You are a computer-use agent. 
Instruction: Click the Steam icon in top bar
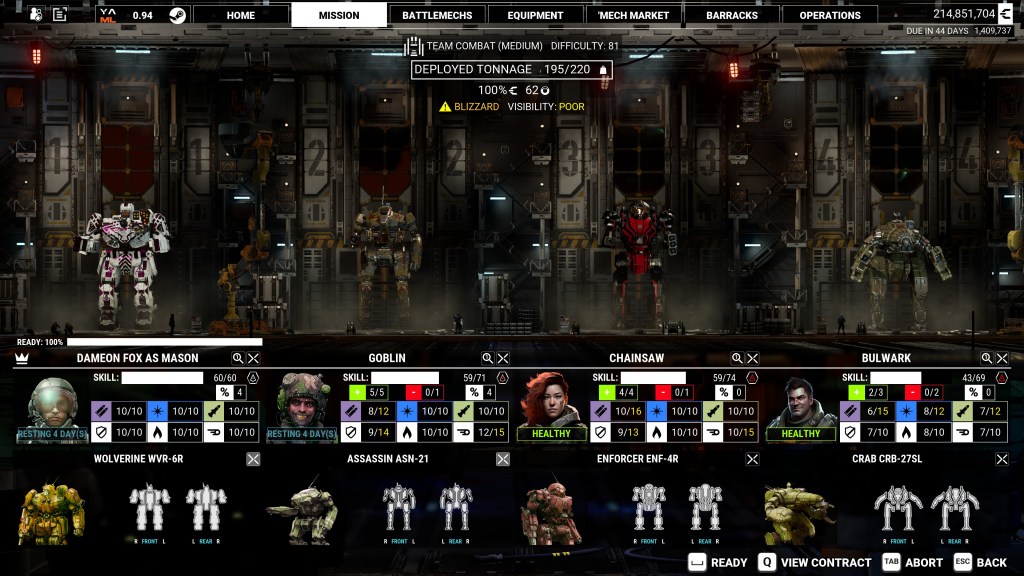pos(177,15)
